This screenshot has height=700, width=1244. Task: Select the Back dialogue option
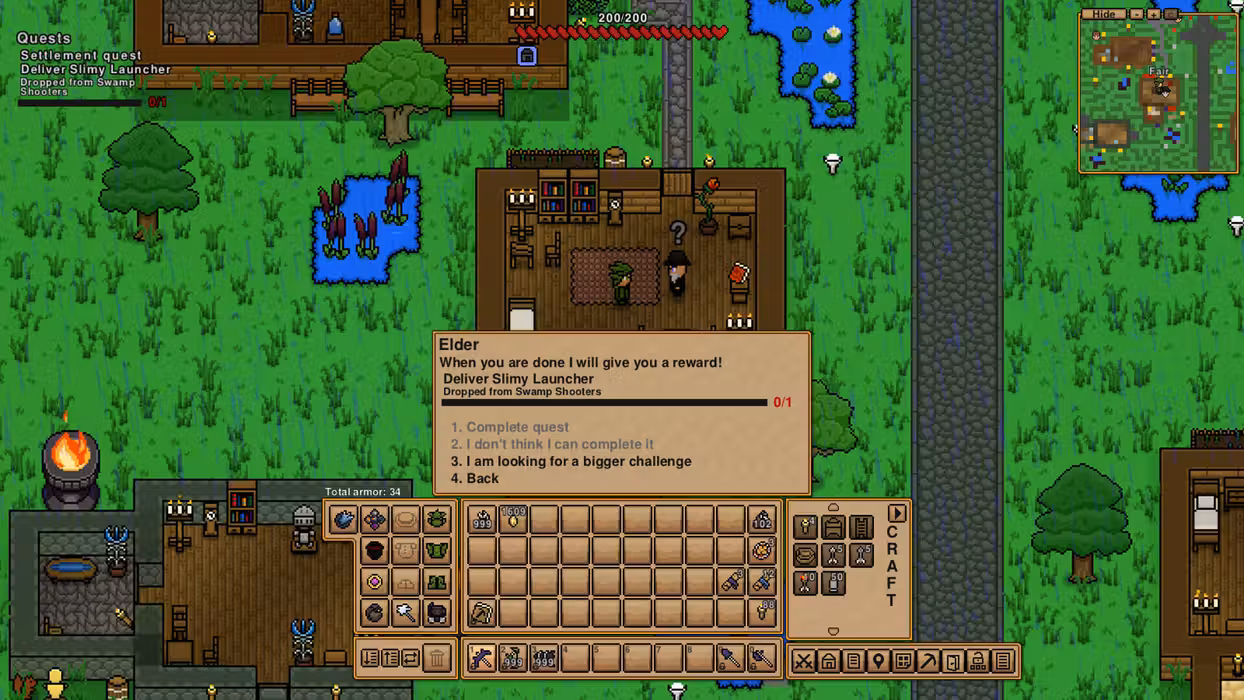[482, 478]
